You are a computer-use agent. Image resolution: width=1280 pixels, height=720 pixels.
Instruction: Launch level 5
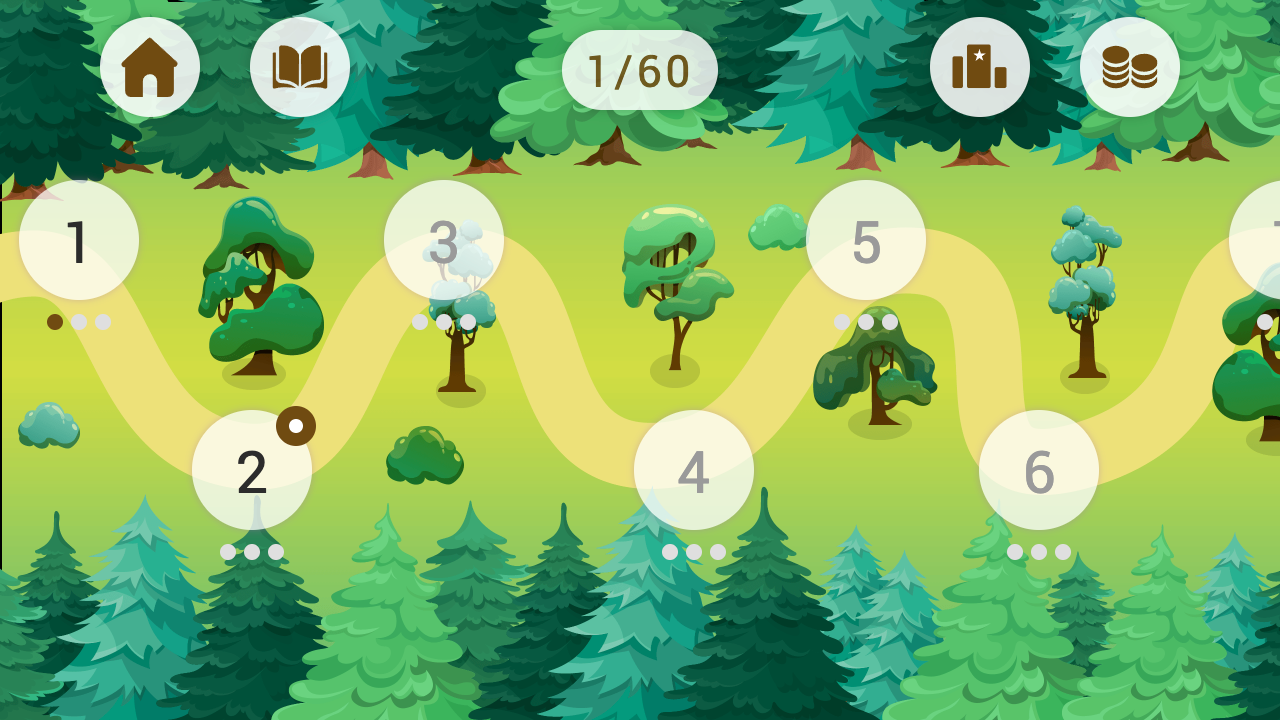coord(866,240)
